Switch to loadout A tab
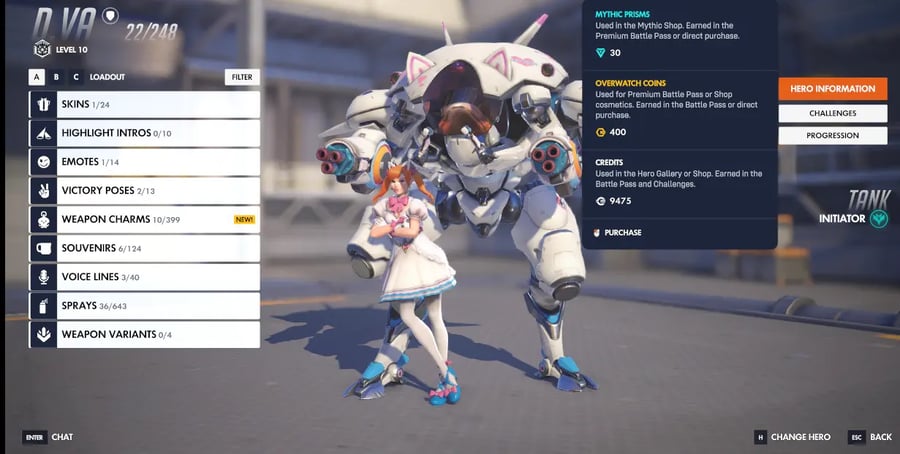900x454 pixels. pyautogui.click(x=37, y=76)
